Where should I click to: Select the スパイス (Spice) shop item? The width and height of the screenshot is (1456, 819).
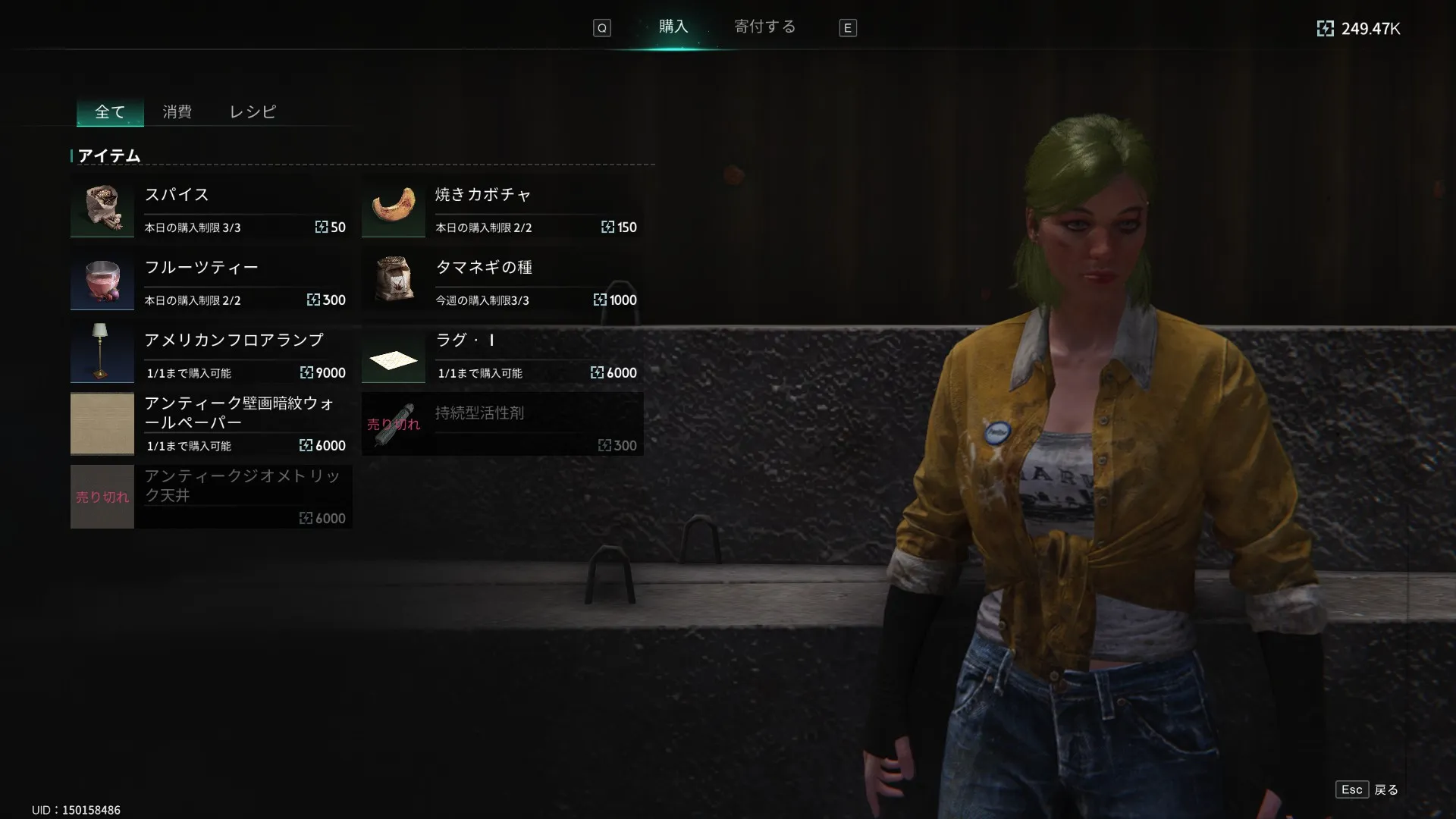point(211,206)
